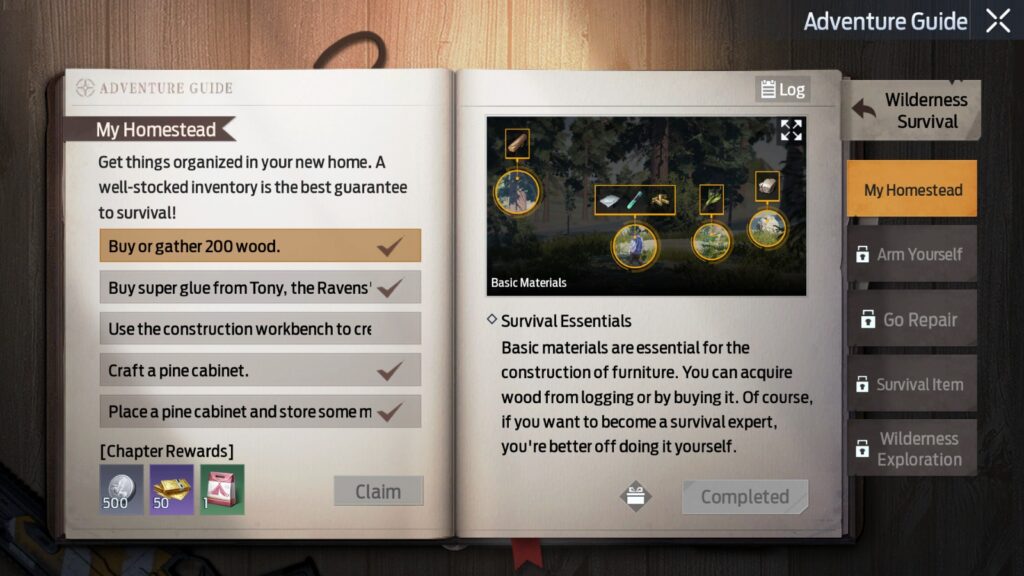Screen dimensions: 1024x576
Task: Close the Adventure Guide window
Action: click(x=998, y=21)
